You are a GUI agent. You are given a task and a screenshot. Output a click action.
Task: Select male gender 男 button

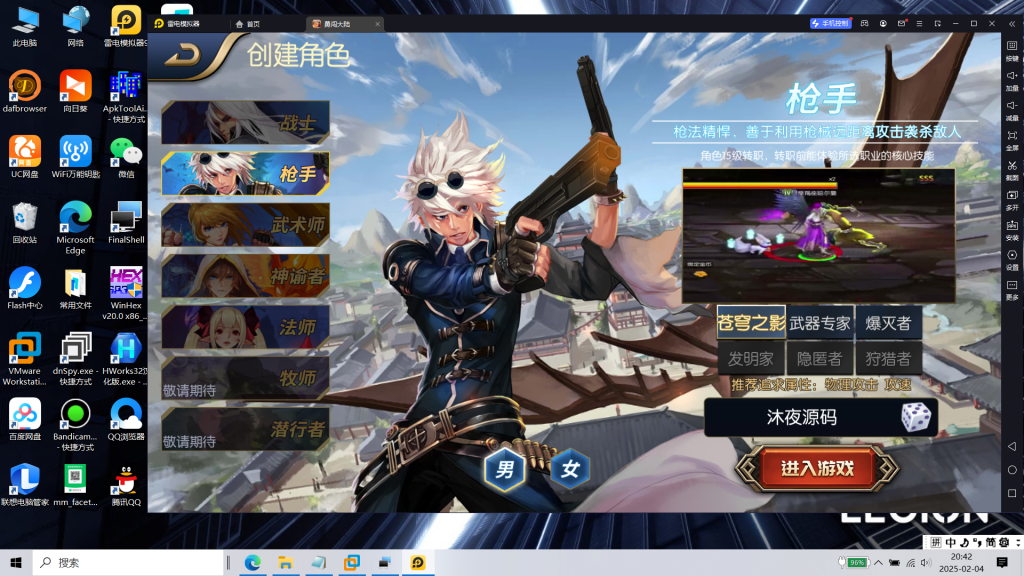pos(505,469)
